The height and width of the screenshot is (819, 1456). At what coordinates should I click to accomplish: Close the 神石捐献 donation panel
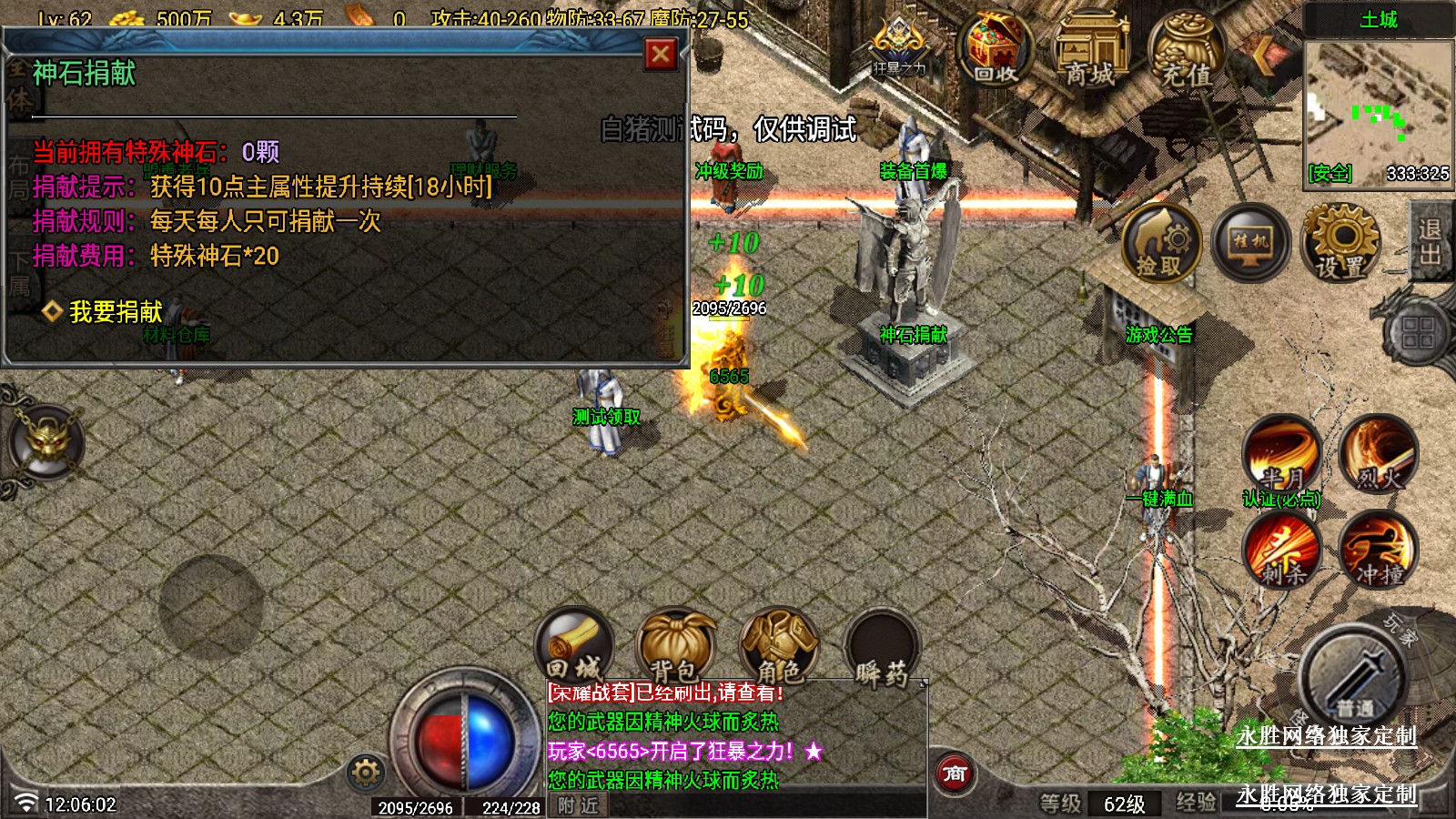click(x=661, y=56)
